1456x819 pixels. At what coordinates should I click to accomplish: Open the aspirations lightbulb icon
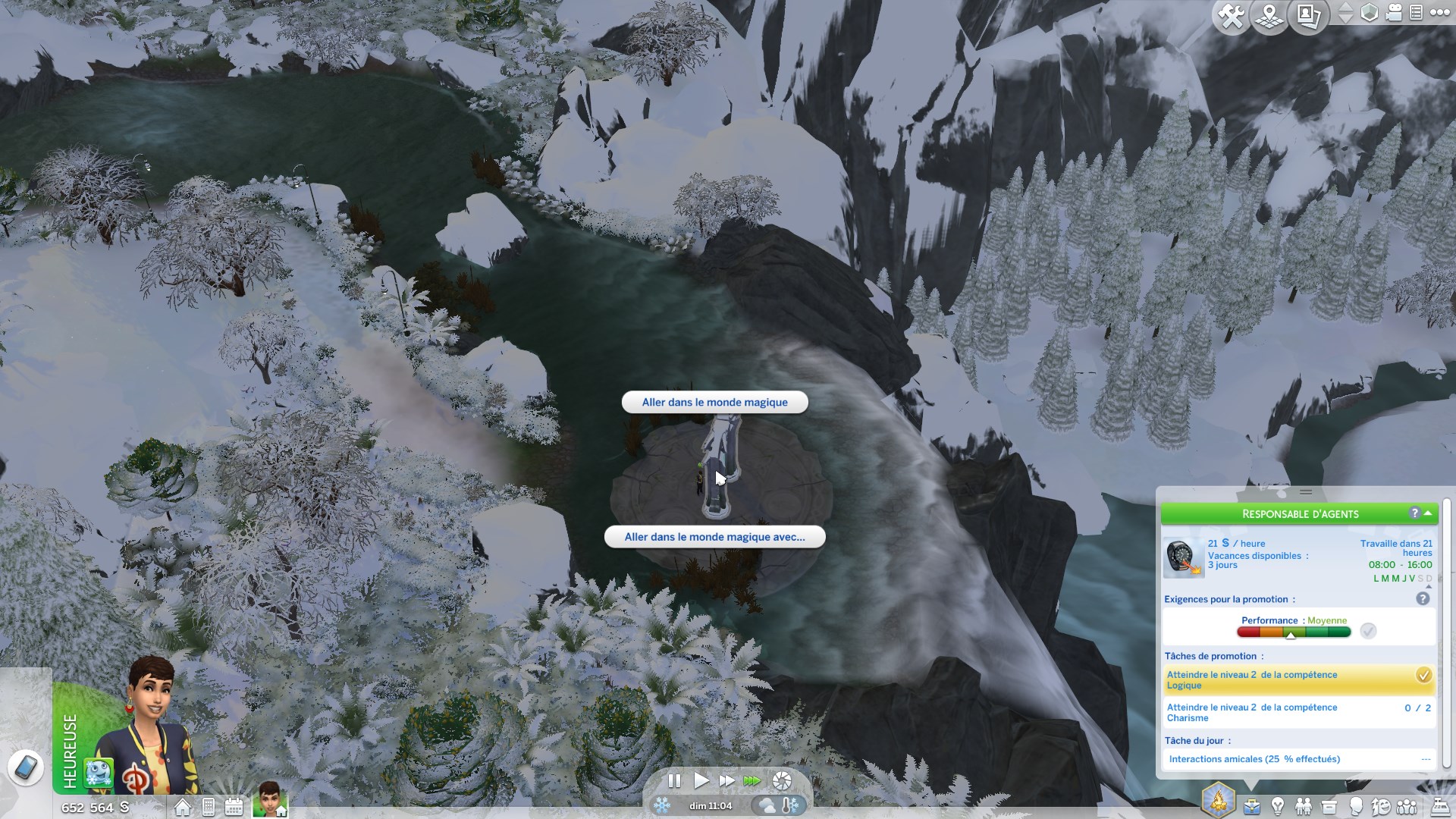1278,806
